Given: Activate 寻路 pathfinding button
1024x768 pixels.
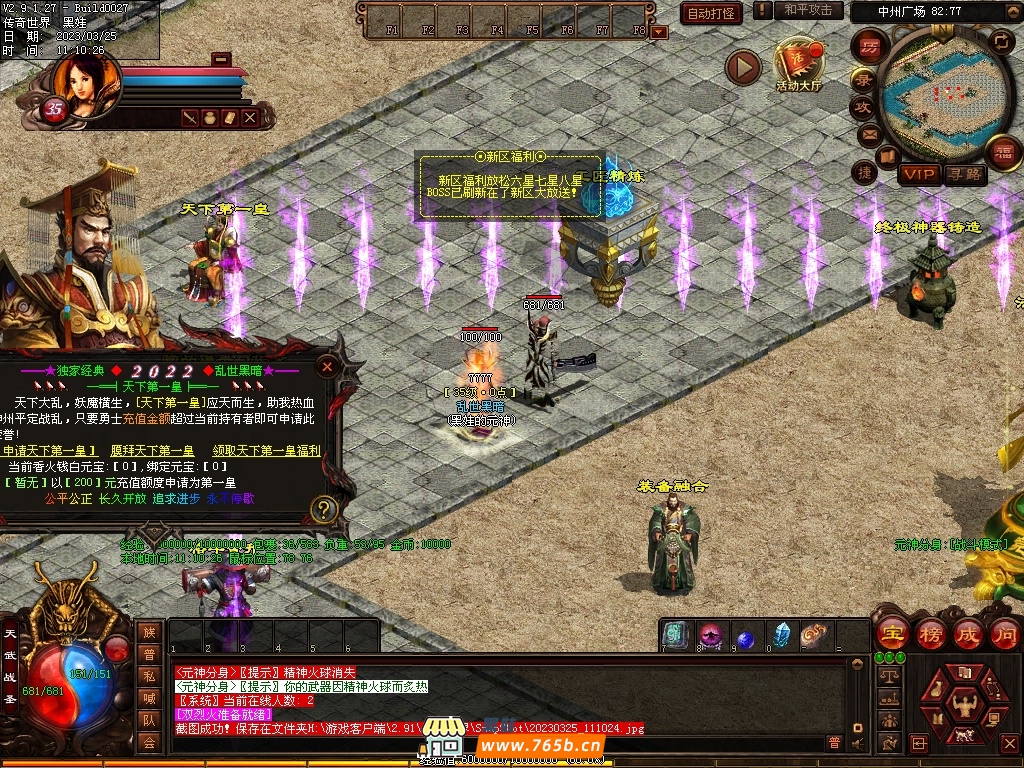Looking at the screenshot, I should 965,174.
